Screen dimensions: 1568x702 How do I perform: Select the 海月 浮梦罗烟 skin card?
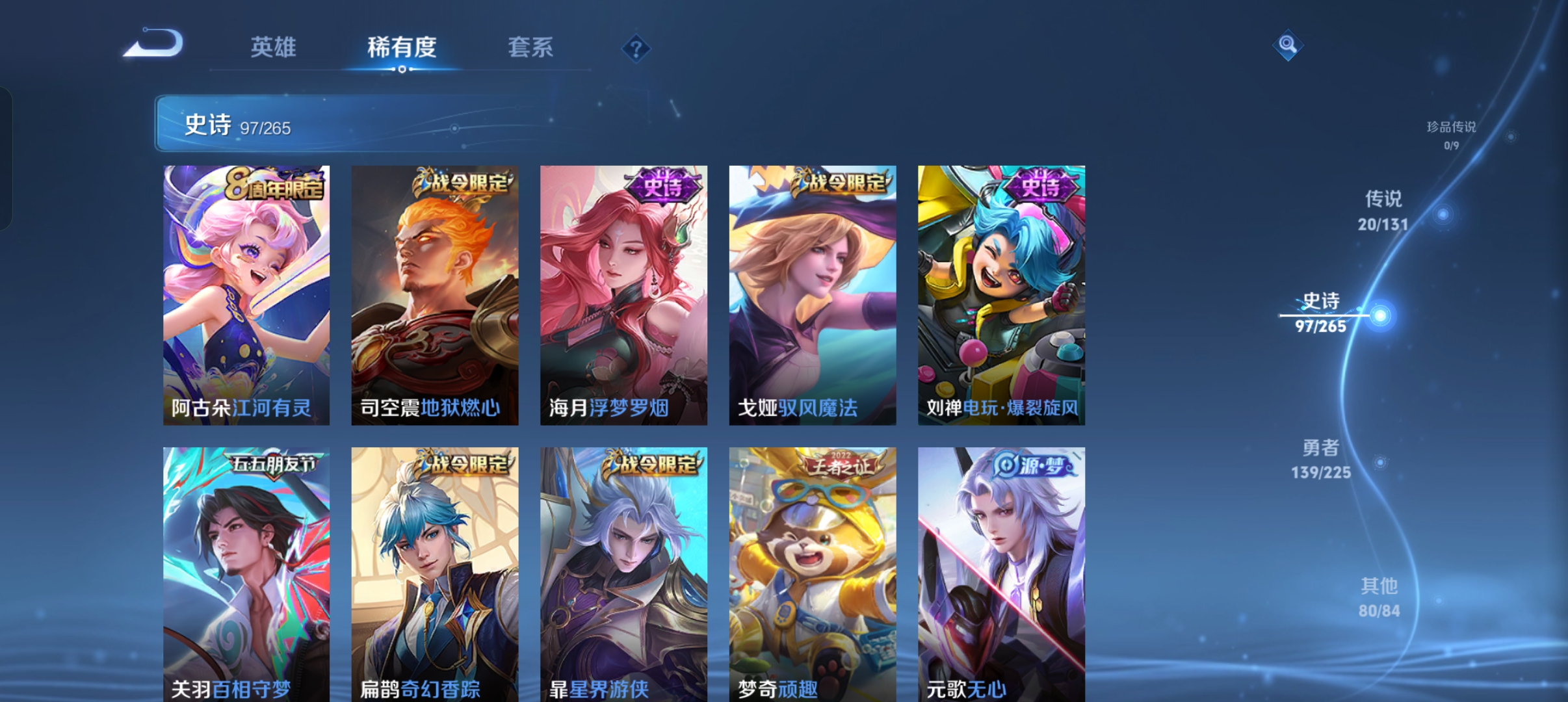(623, 295)
